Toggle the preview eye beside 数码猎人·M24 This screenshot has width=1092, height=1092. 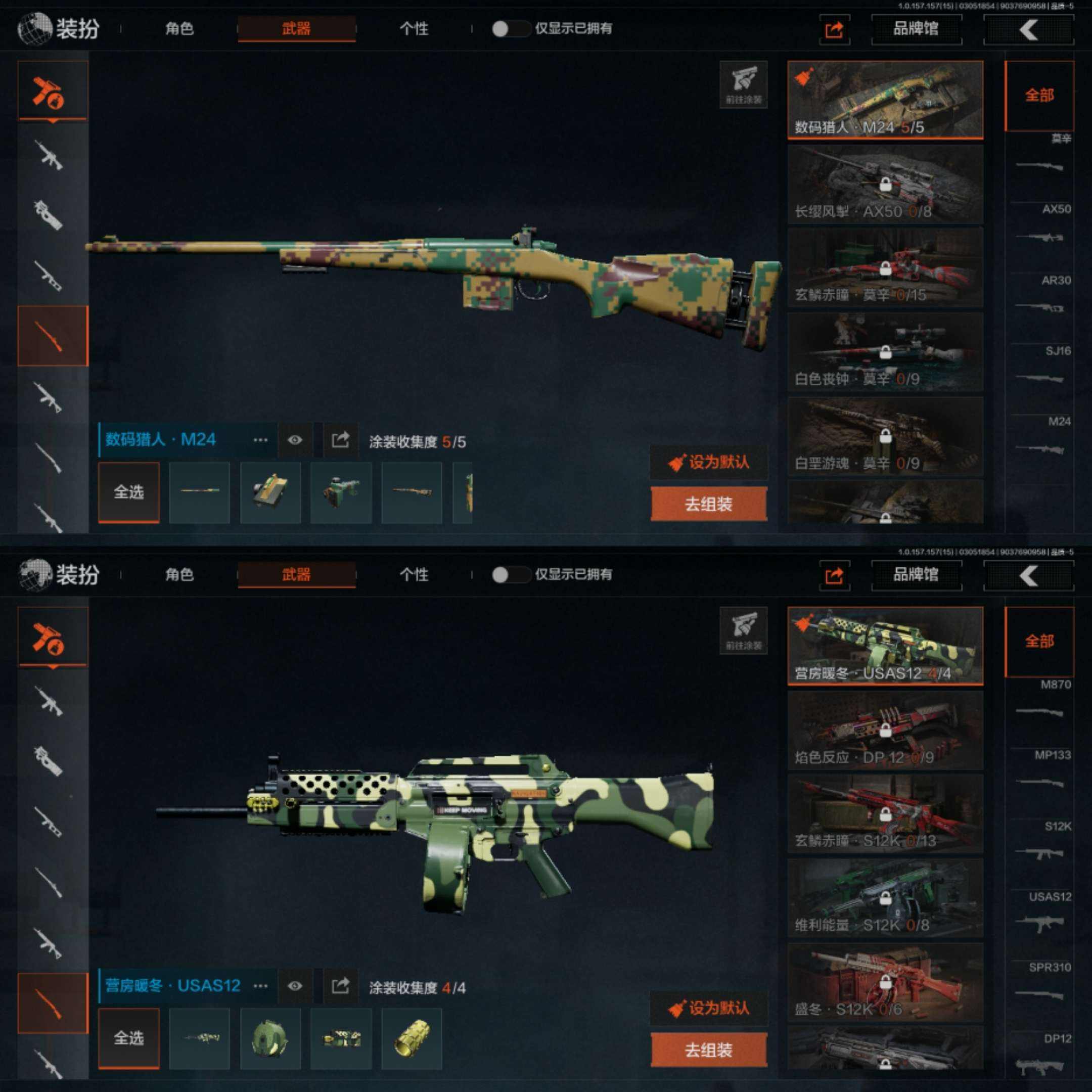[x=294, y=440]
